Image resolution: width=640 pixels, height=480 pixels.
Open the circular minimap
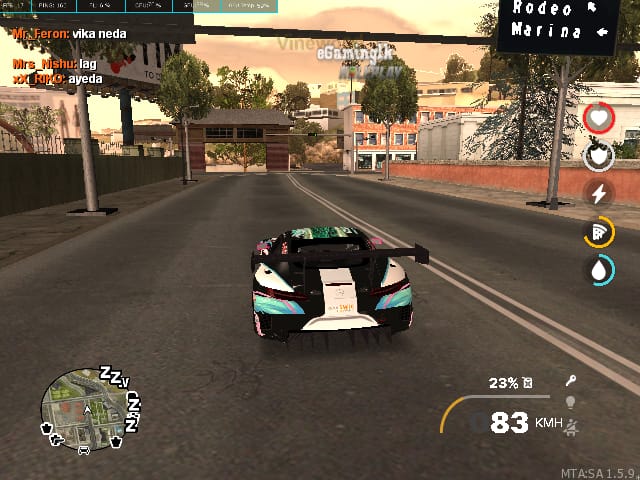click(84, 410)
